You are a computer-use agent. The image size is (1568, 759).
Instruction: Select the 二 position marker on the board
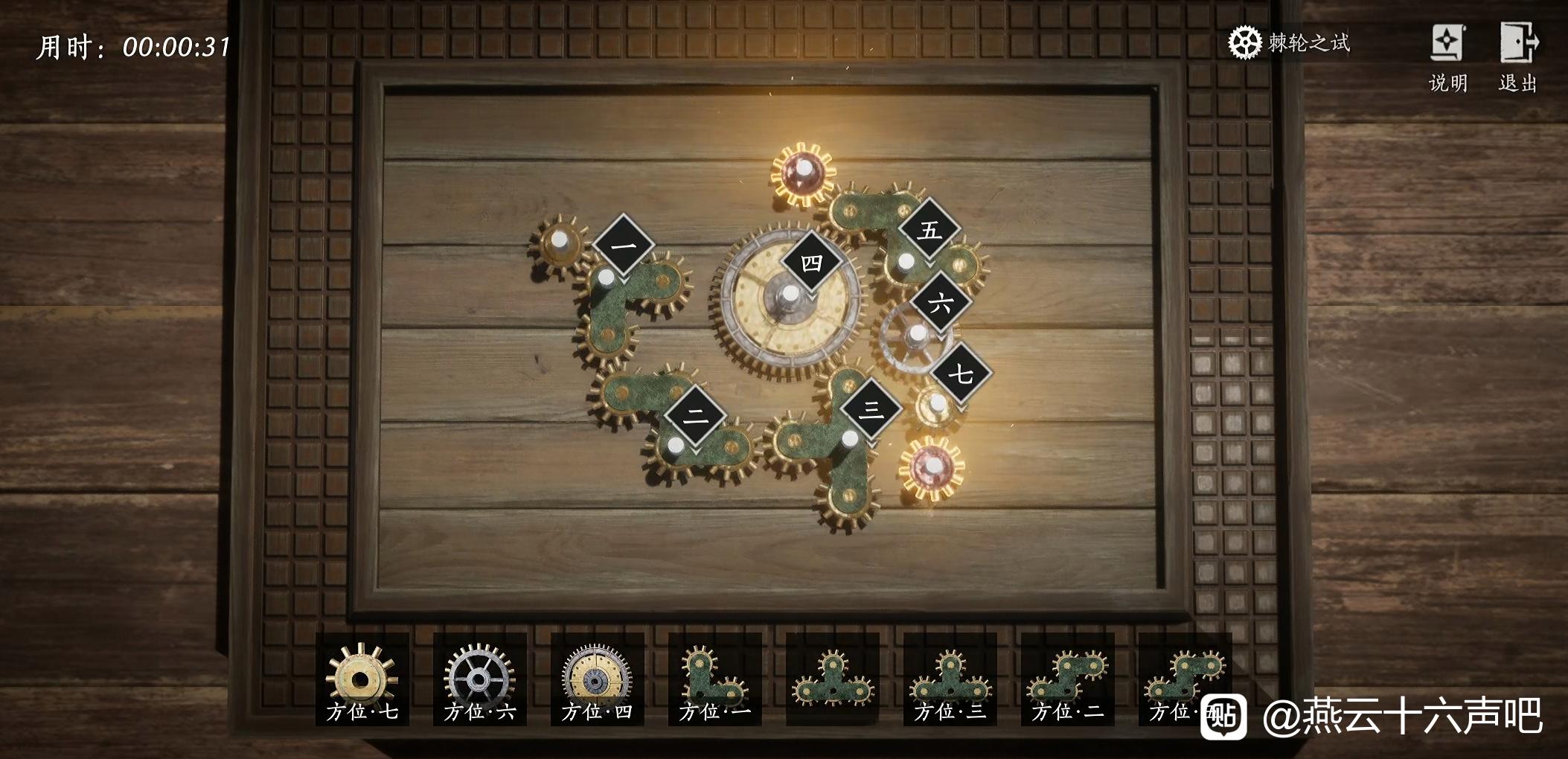click(695, 415)
